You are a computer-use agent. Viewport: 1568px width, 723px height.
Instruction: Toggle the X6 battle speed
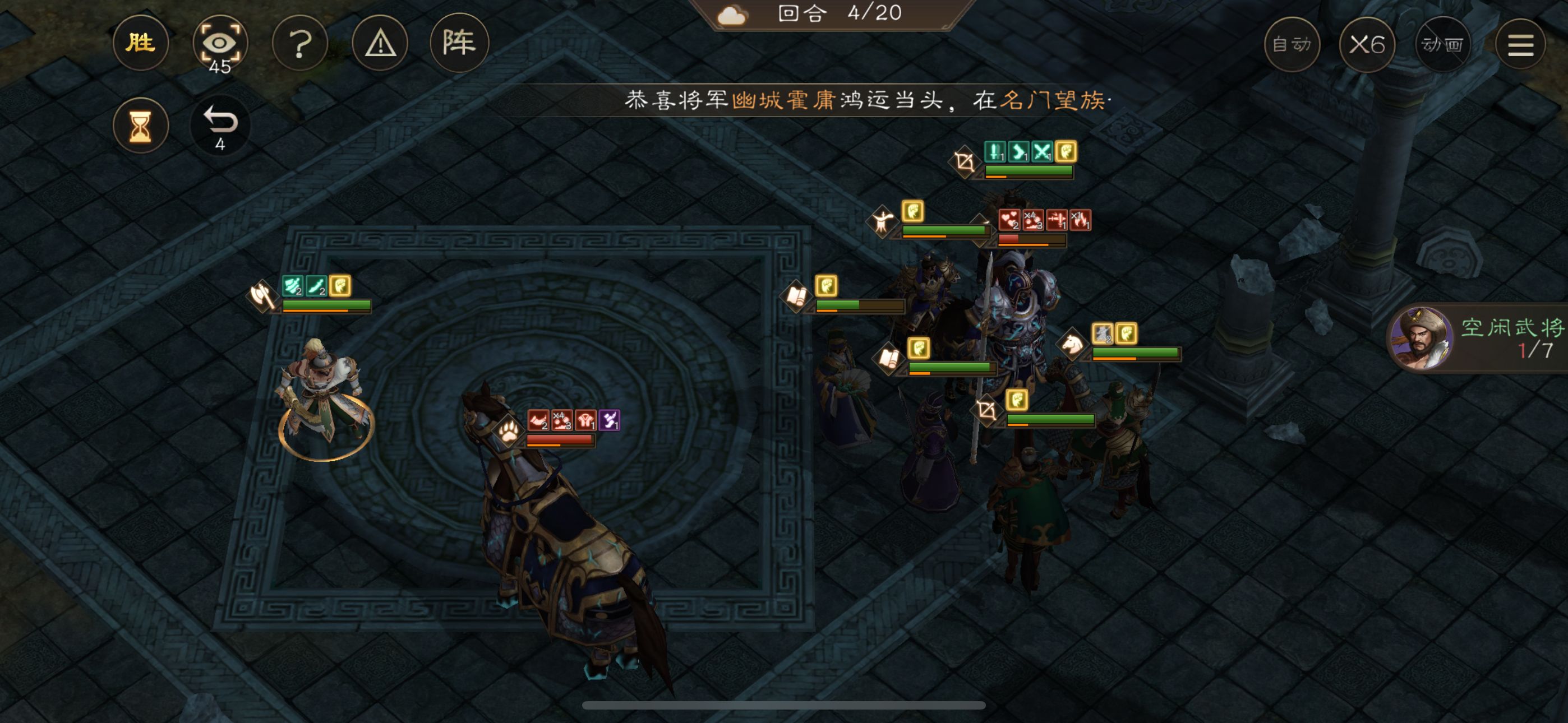1367,43
